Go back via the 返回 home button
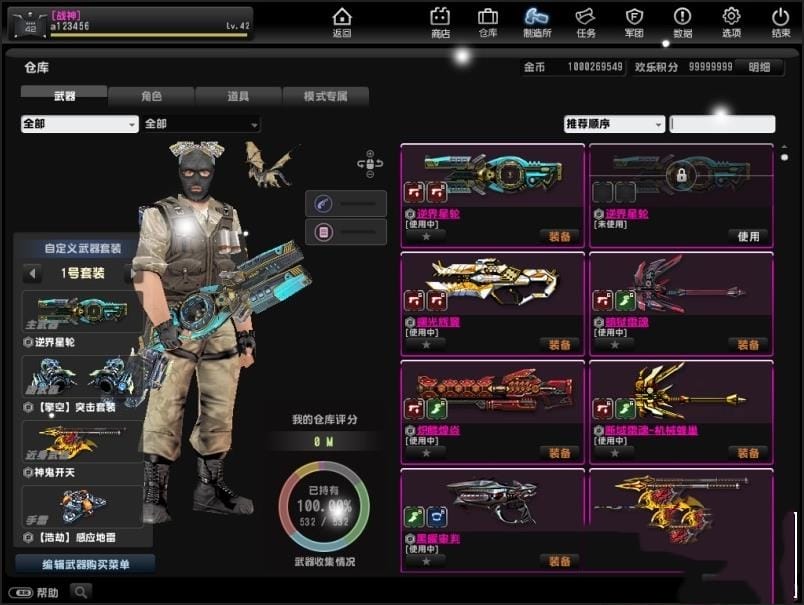The height and width of the screenshot is (605, 804). point(342,22)
